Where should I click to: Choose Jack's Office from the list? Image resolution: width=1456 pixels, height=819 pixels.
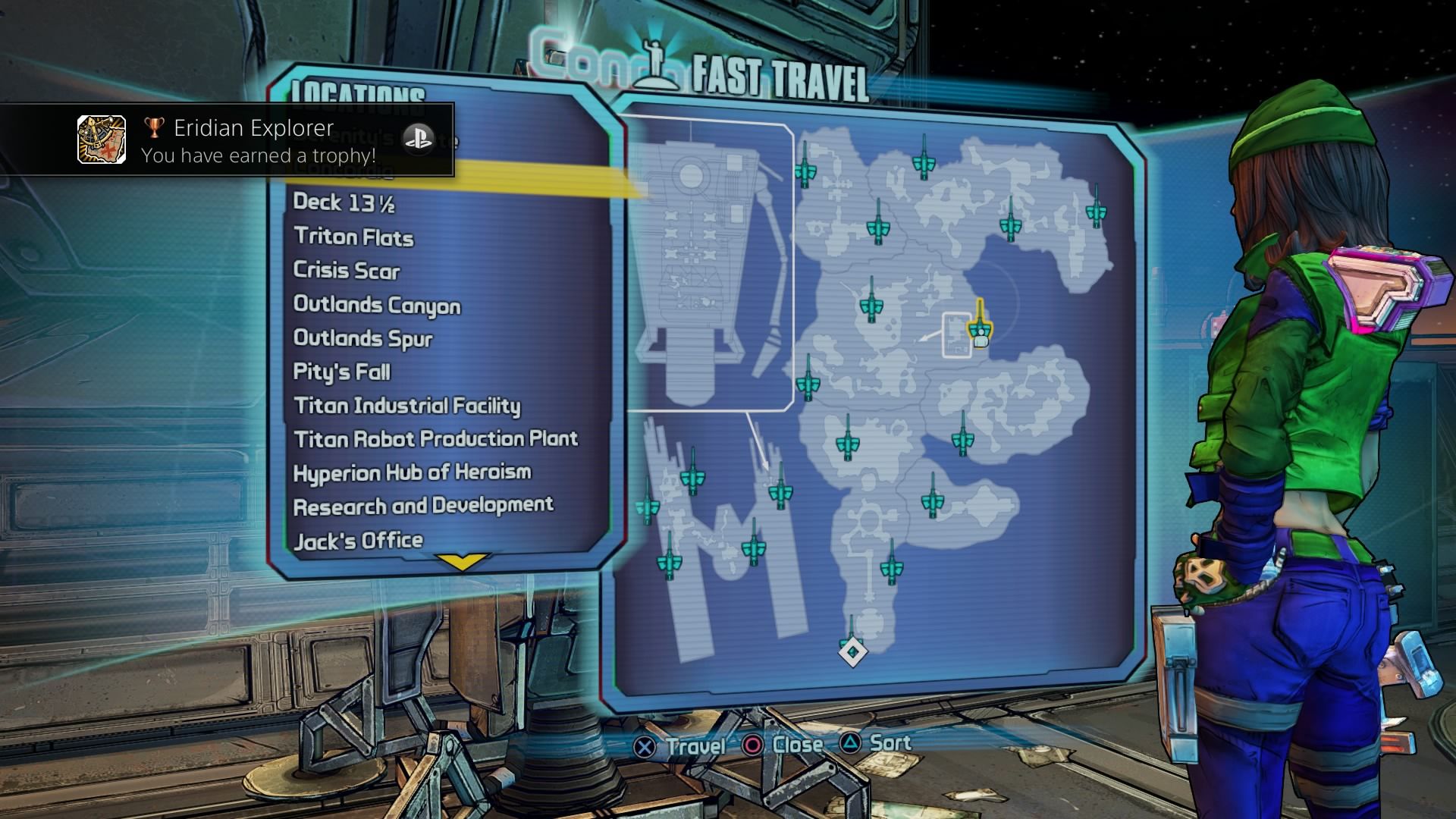(358, 541)
